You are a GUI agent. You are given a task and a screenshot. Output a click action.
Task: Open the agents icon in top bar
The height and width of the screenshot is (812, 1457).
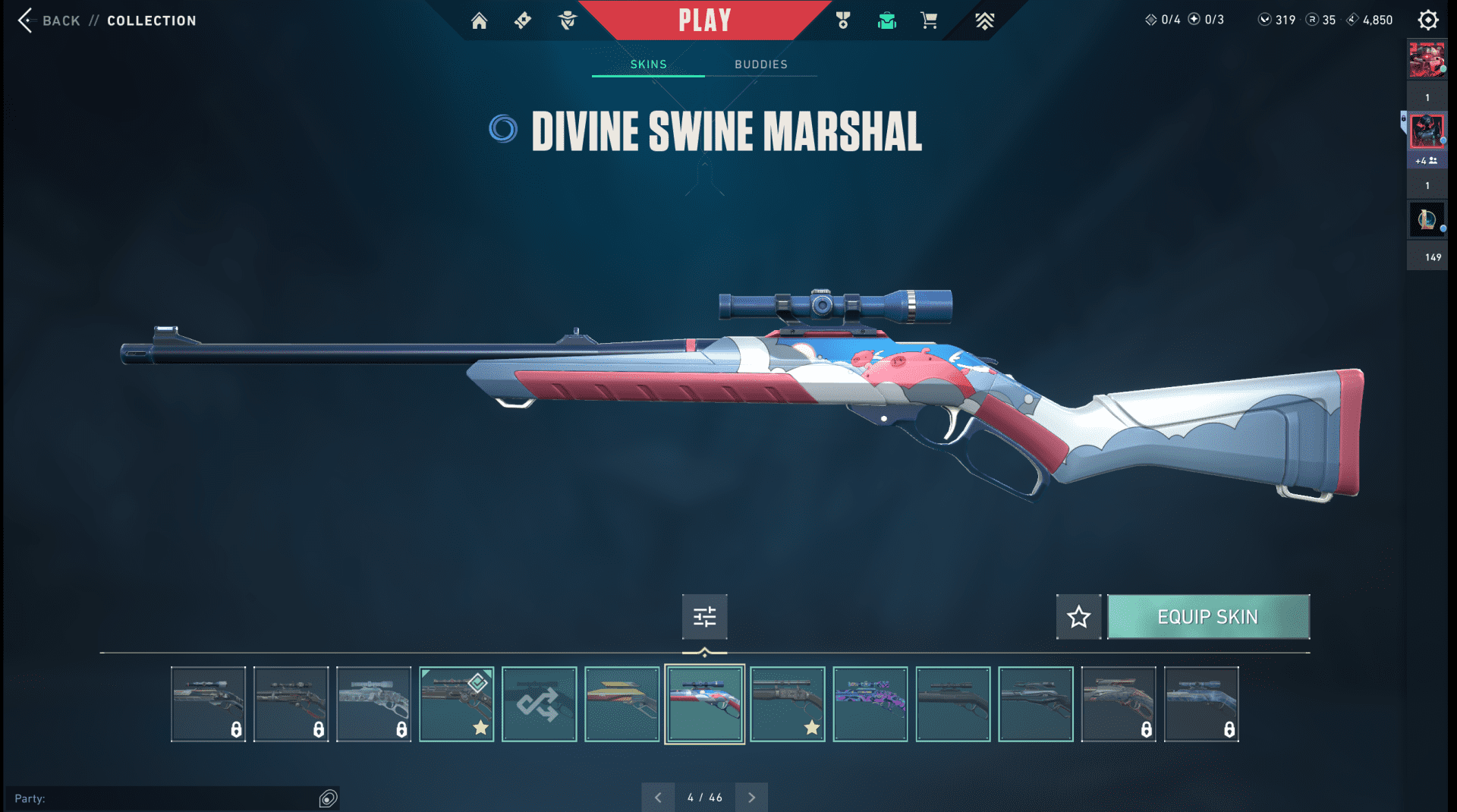pyautogui.click(x=567, y=20)
